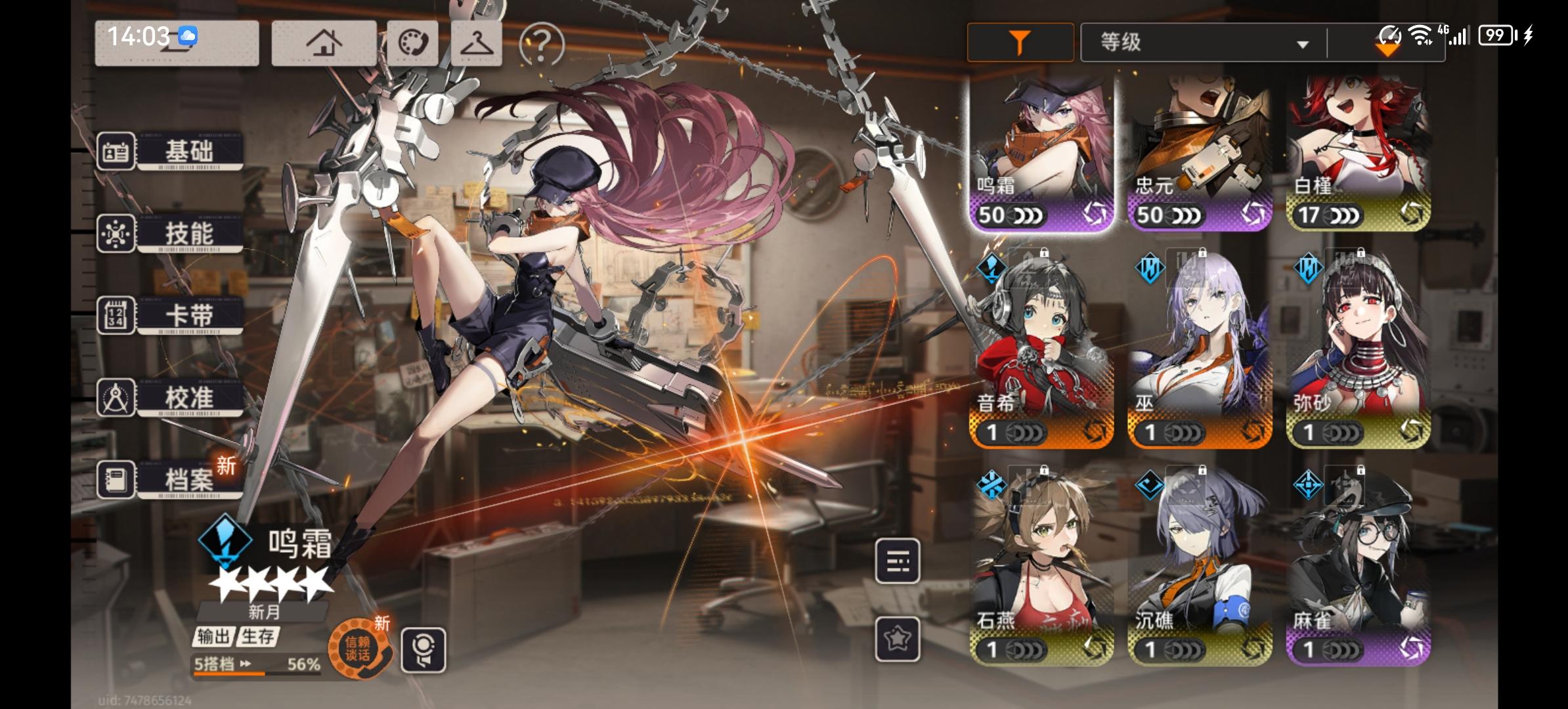Select the coating/wardrobe hanger icon
This screenshot has width=1568, height=709.
(477, 42)
